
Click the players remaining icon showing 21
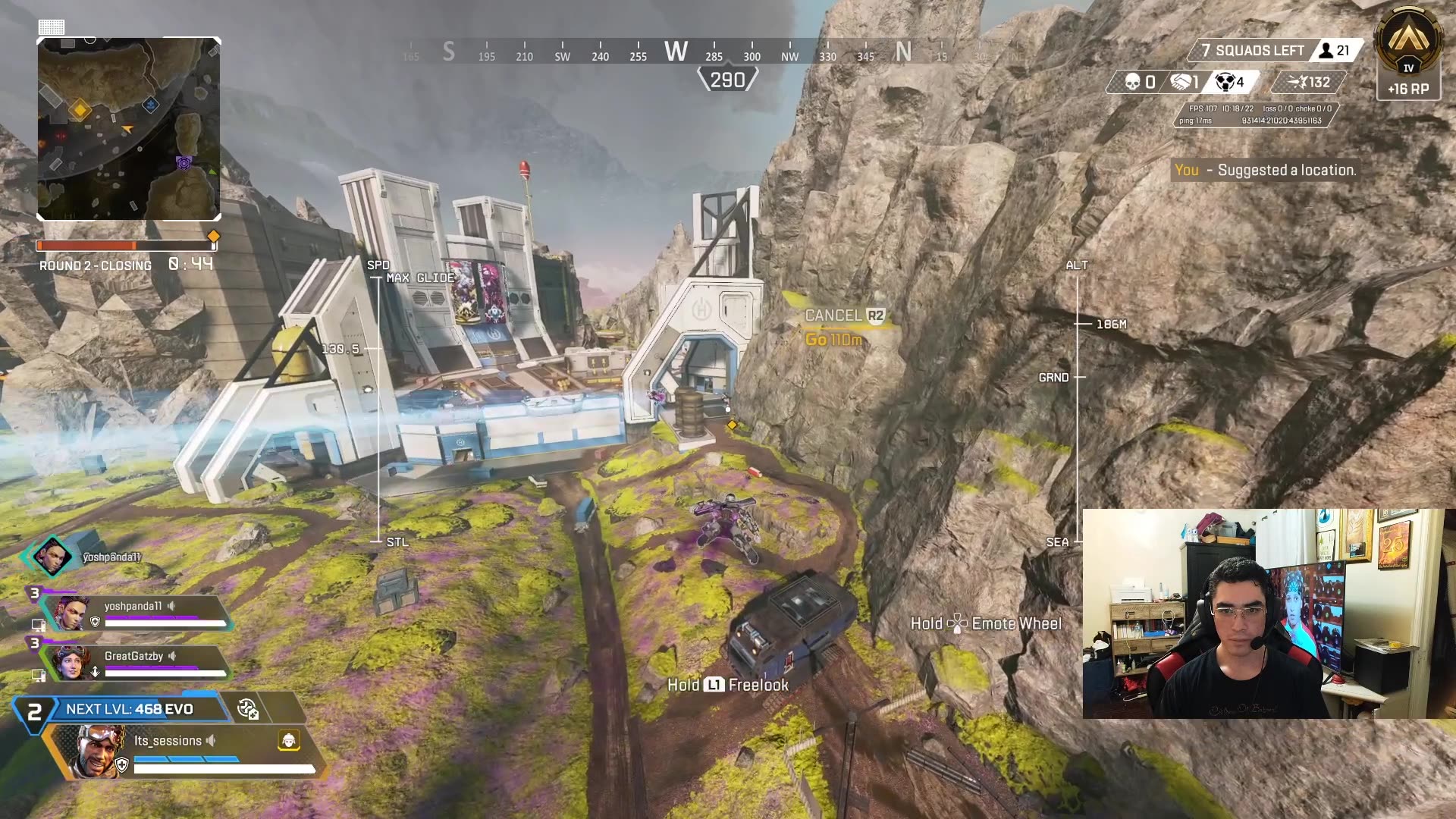(x=1326, y=51)
